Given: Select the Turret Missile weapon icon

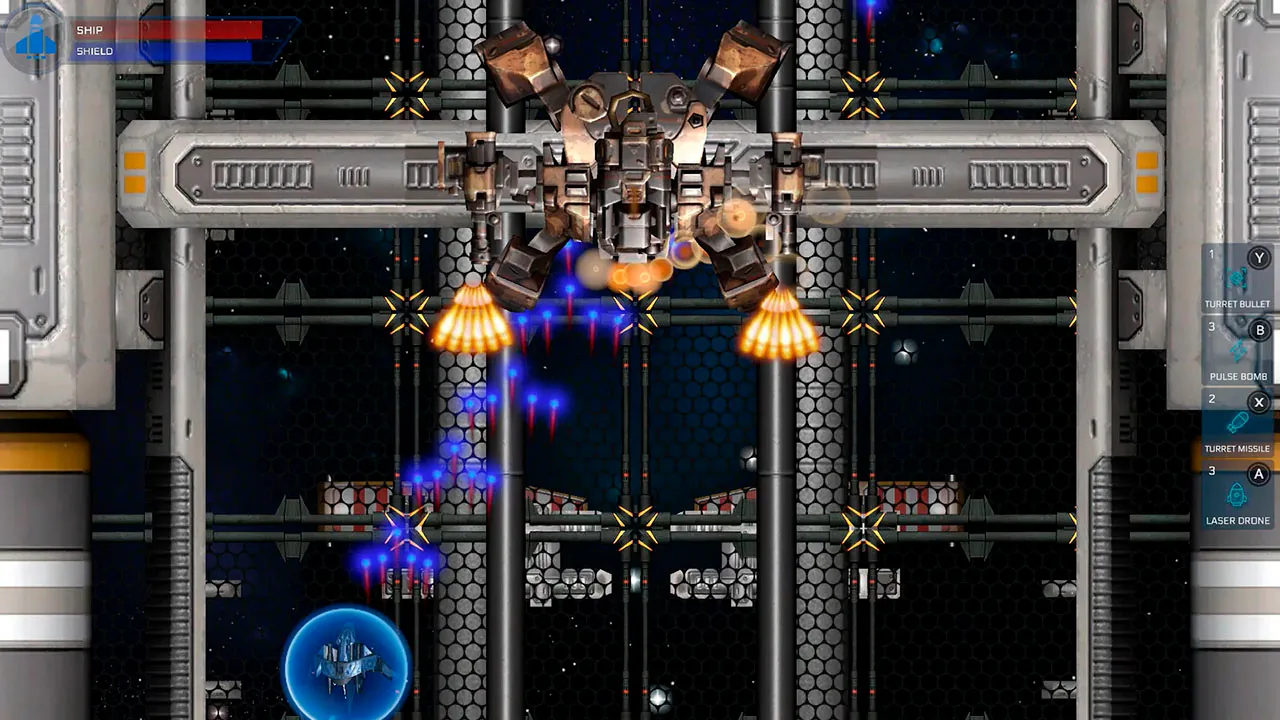Looking at the screenshot, I should click(x=1239, y=422).
